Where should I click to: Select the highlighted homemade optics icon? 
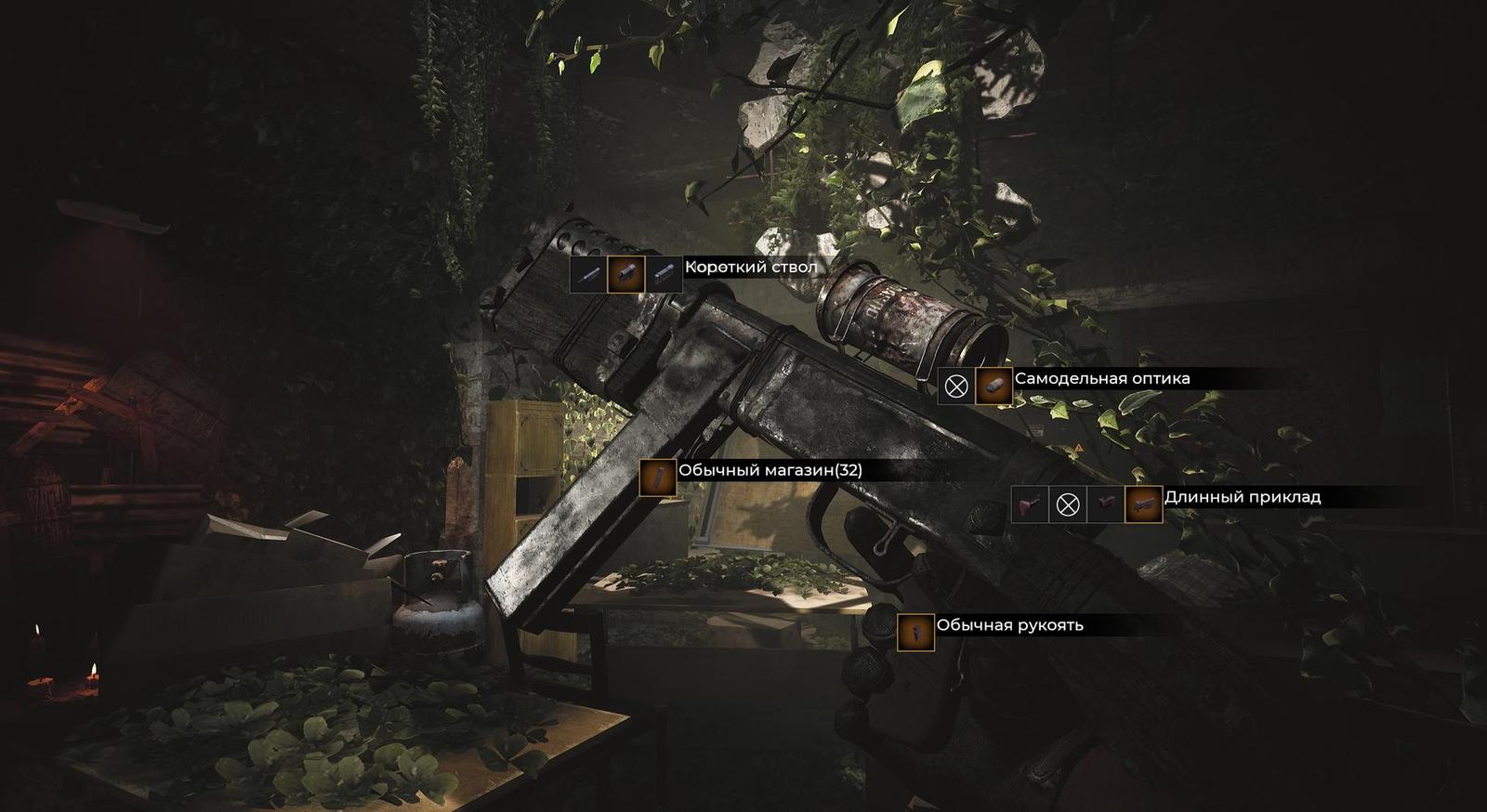pyautogui.click(x=994, y=386)
